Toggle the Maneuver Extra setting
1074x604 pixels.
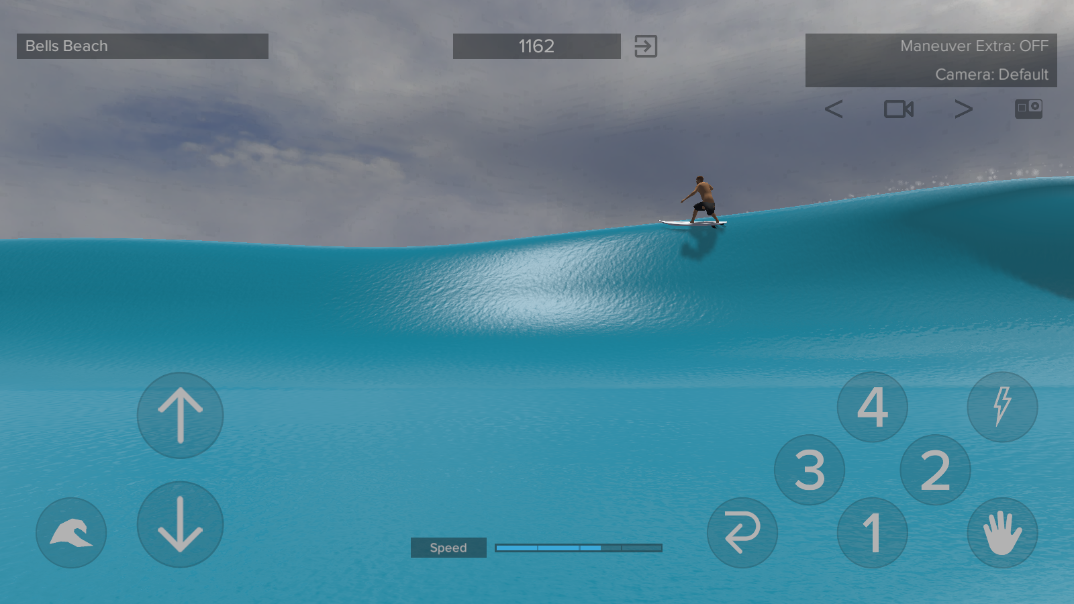[974, 46]
